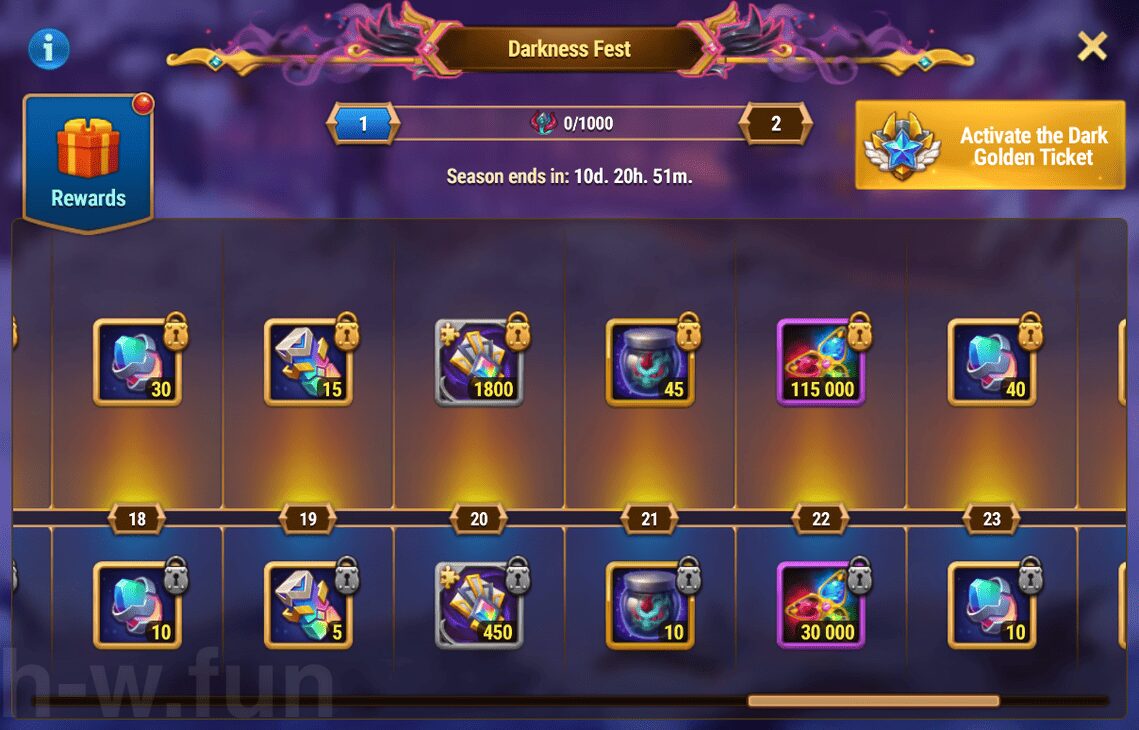Select the free 5 crystal fragment reward
Screen dimensions: 1139x730
(x=308, y=605)
